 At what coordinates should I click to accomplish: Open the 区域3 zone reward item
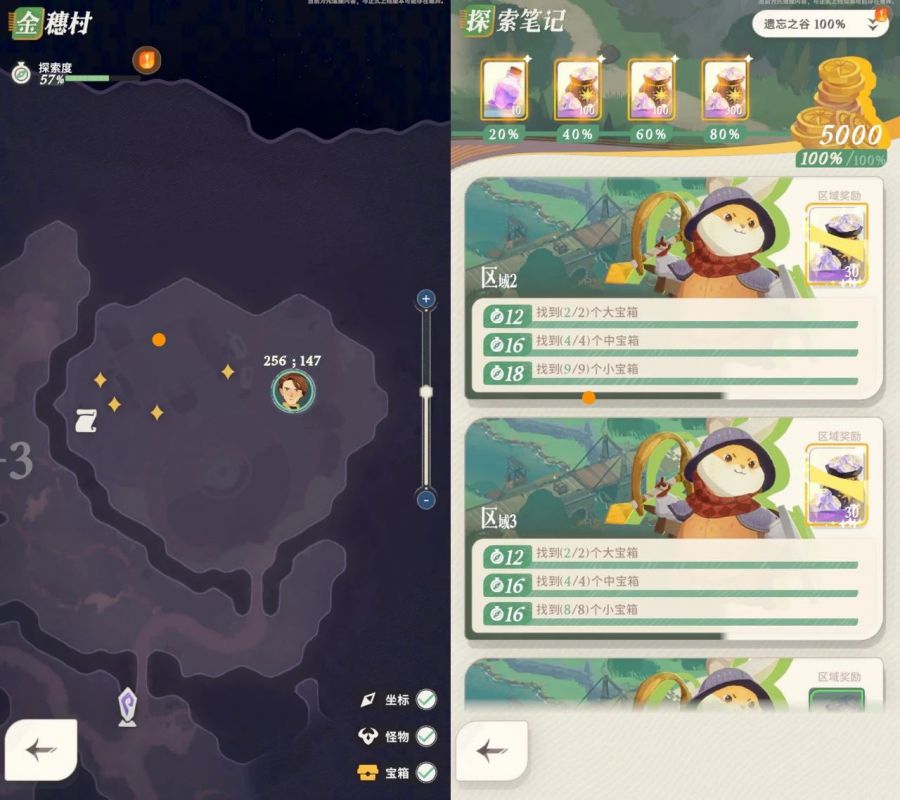point(837,485)
